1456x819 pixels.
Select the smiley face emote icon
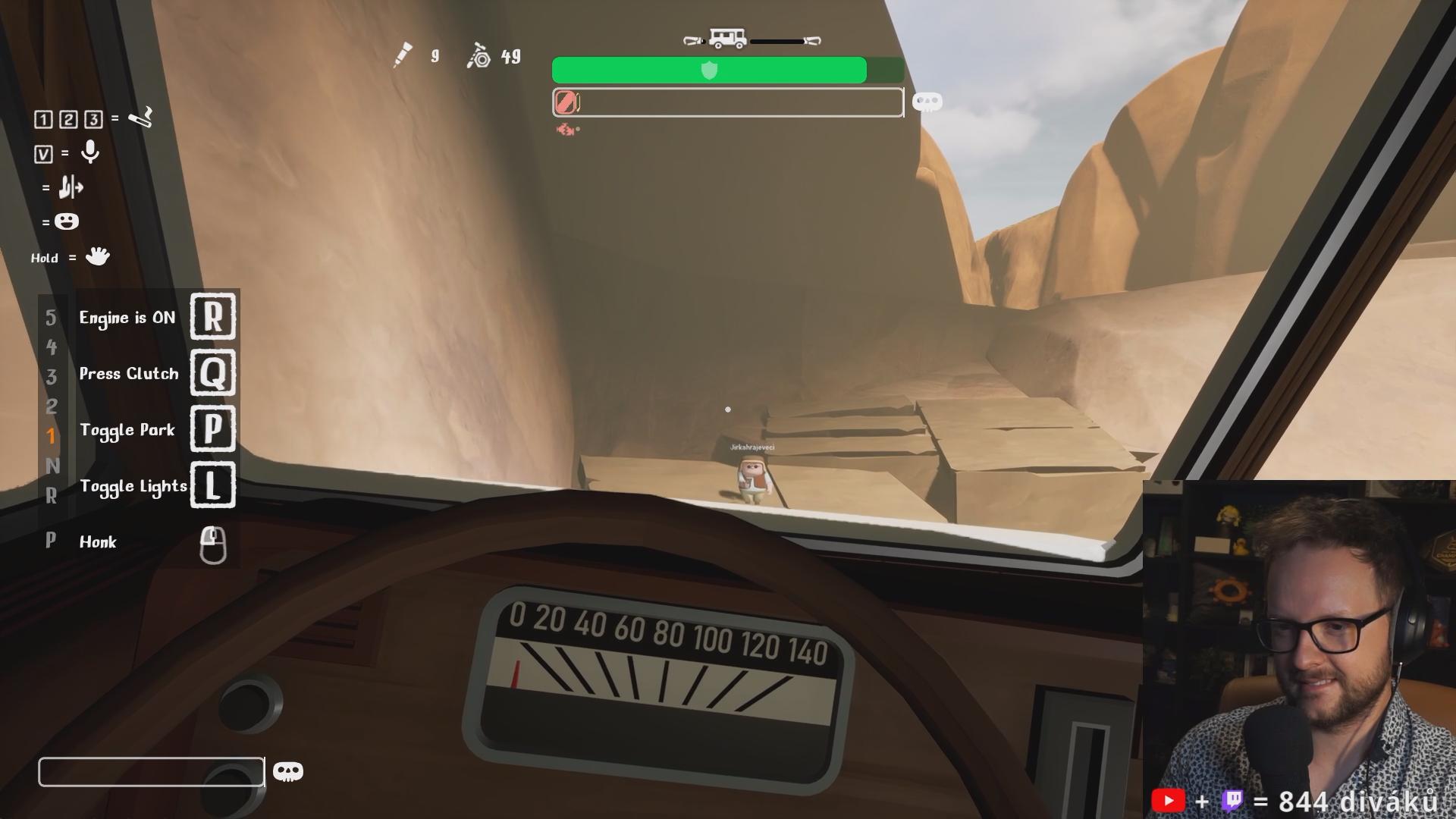point(67,221)
